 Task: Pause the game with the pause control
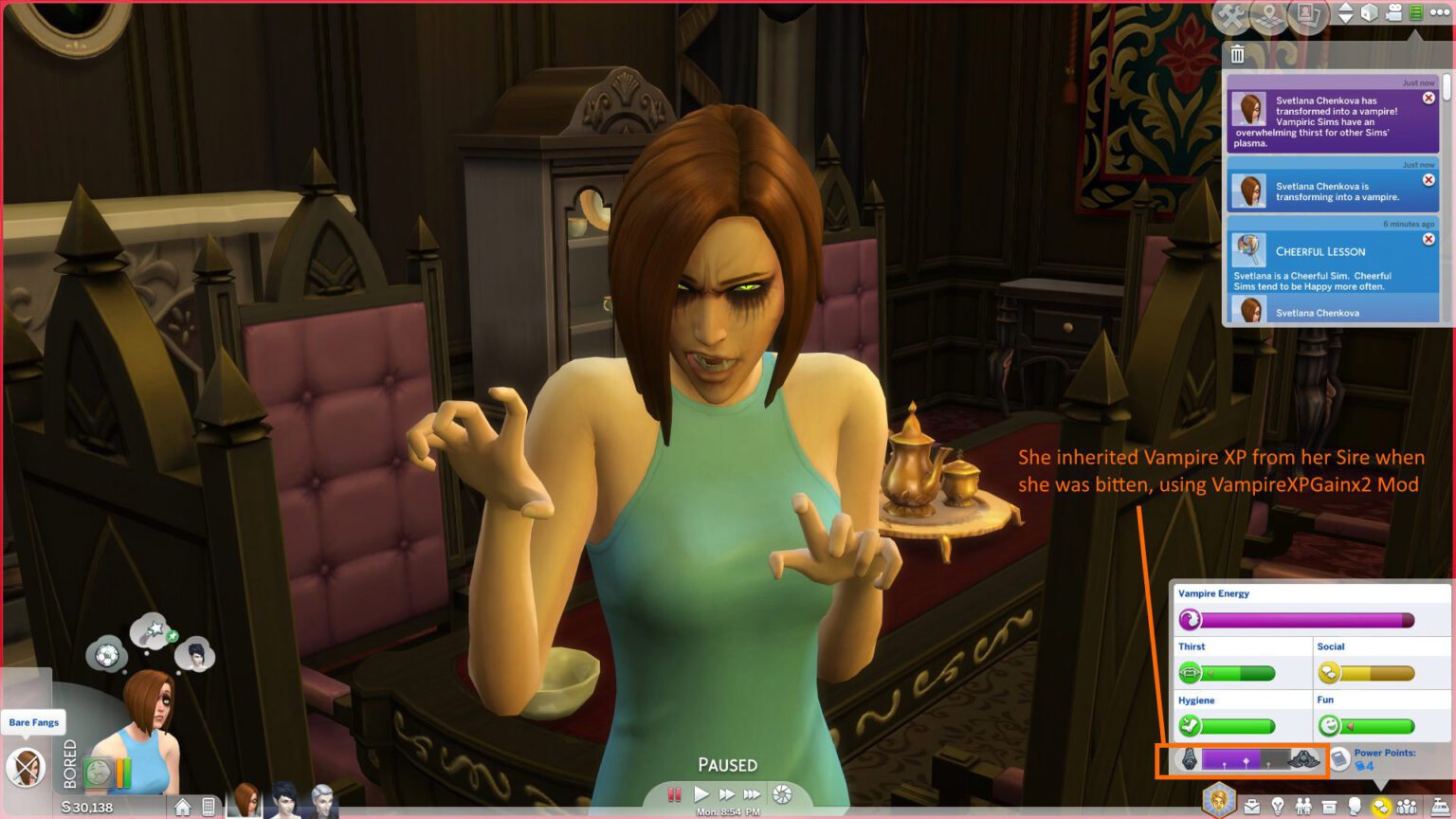pyautogui.click(x=675, y=795)
